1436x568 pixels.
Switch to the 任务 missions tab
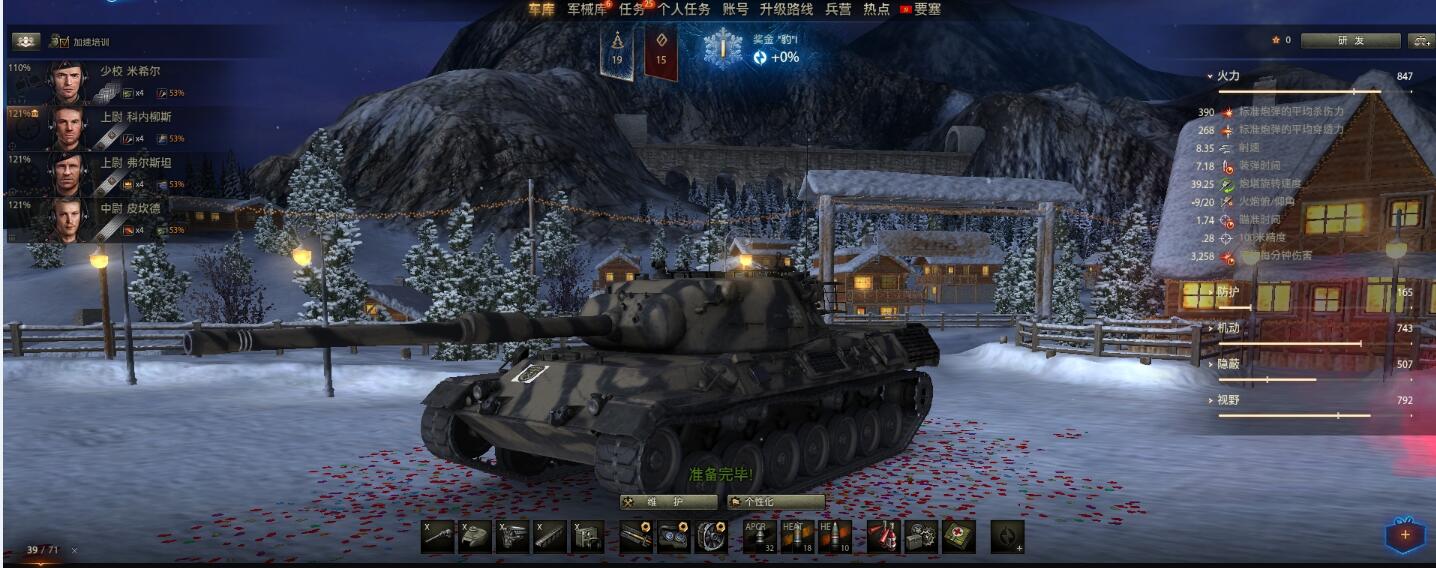point(632,9)
